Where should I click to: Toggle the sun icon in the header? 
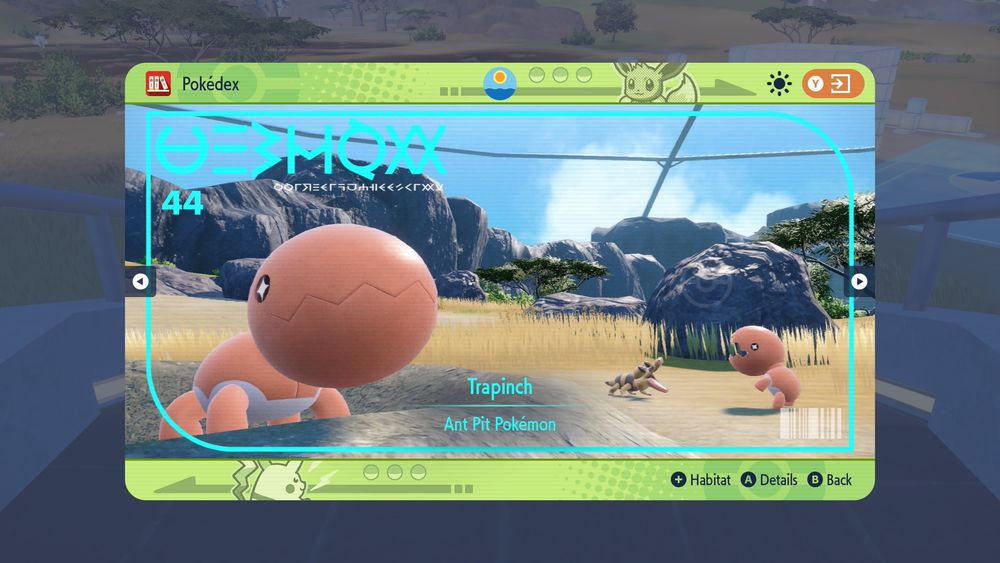pos(778,84)
